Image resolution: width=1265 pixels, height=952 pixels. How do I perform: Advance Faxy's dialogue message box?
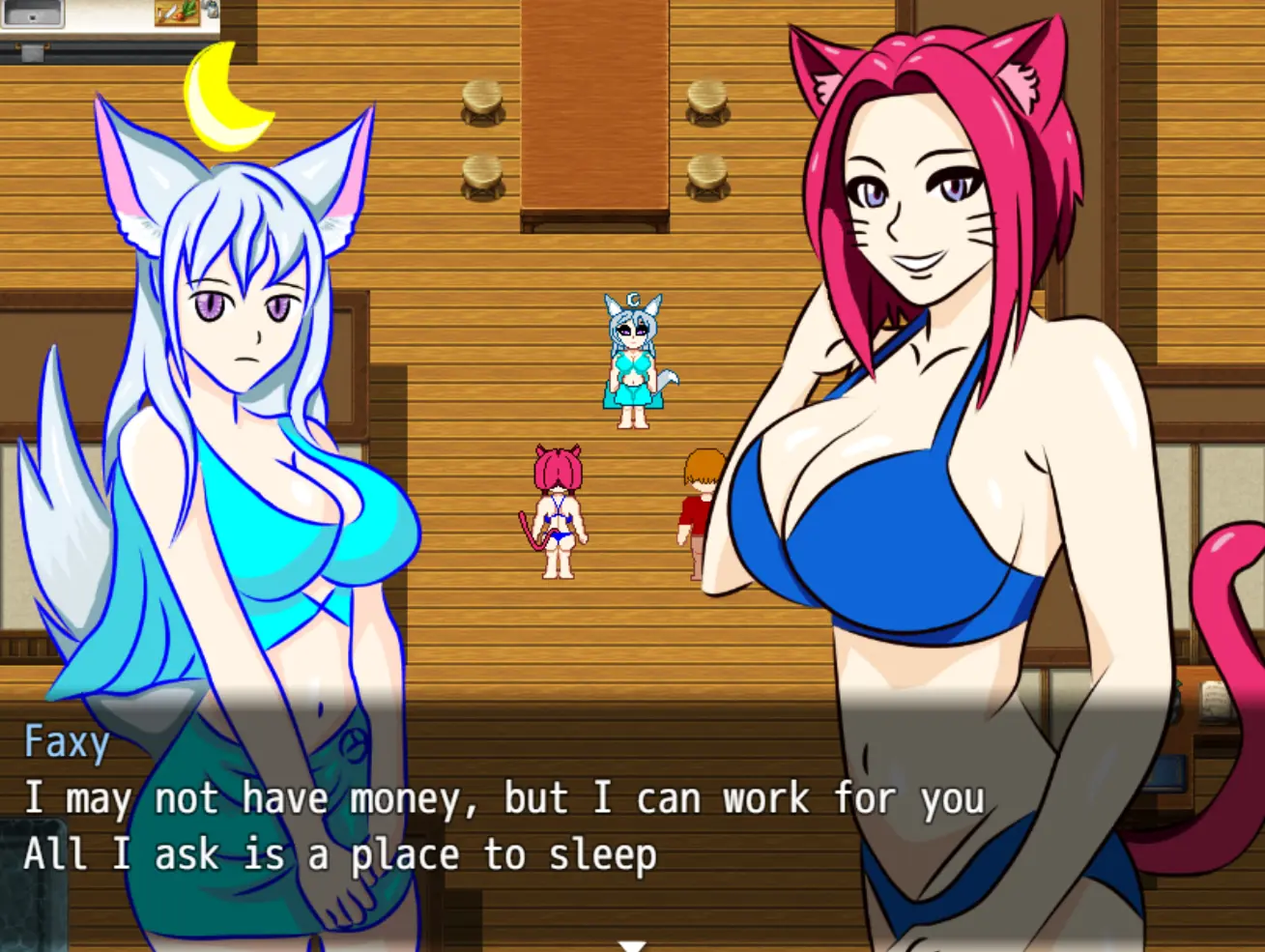coord(503,827)
